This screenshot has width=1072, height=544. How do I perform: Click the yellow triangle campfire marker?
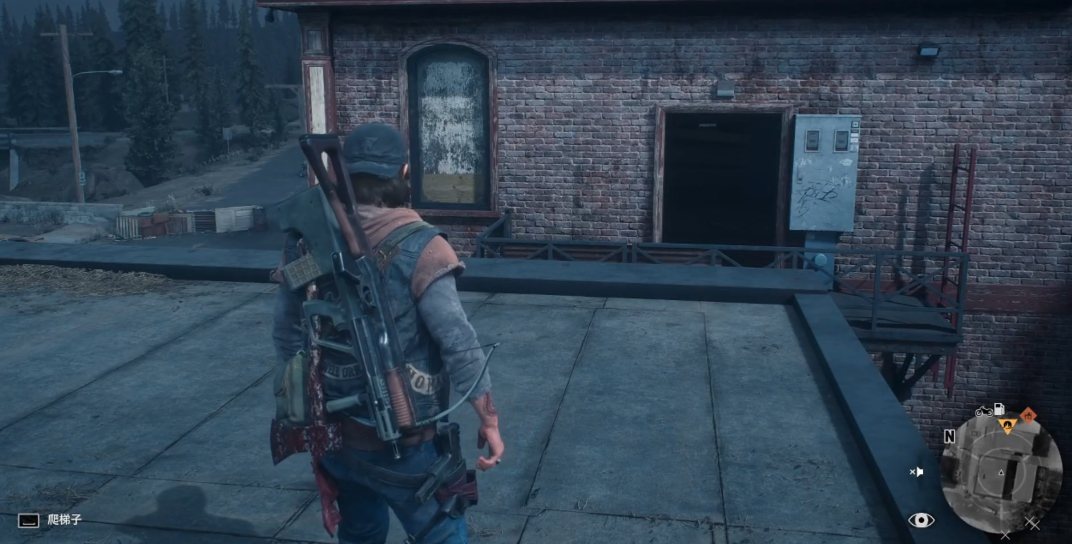1008,427
